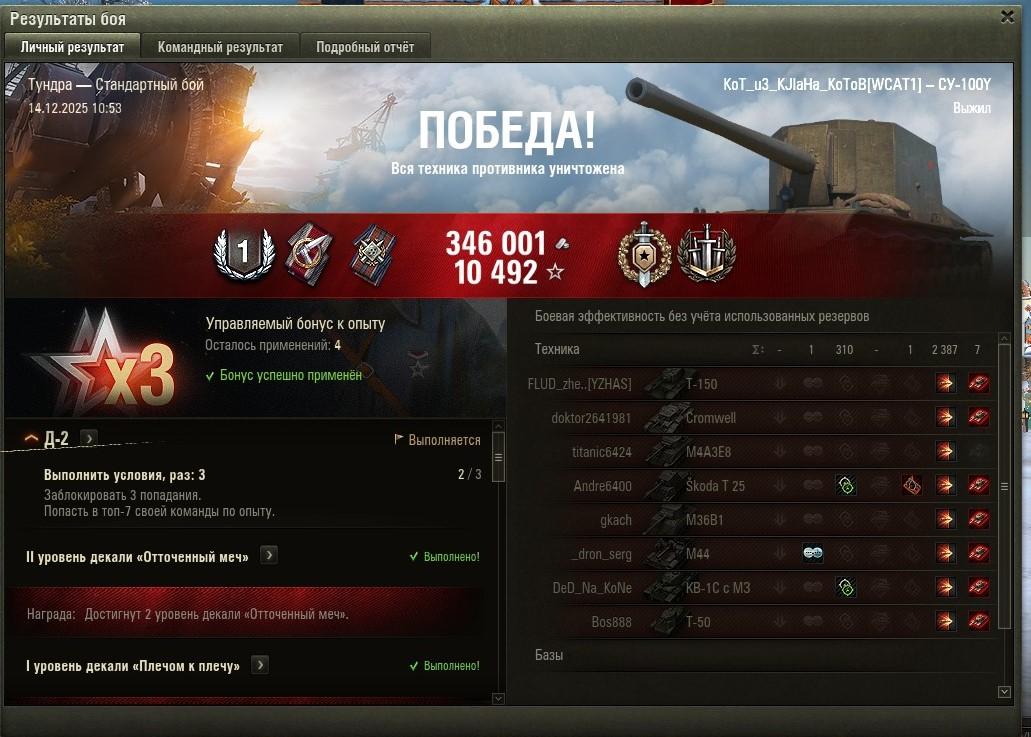
Task: Select Bos888's T-50 row
Action: pos(700,622)
